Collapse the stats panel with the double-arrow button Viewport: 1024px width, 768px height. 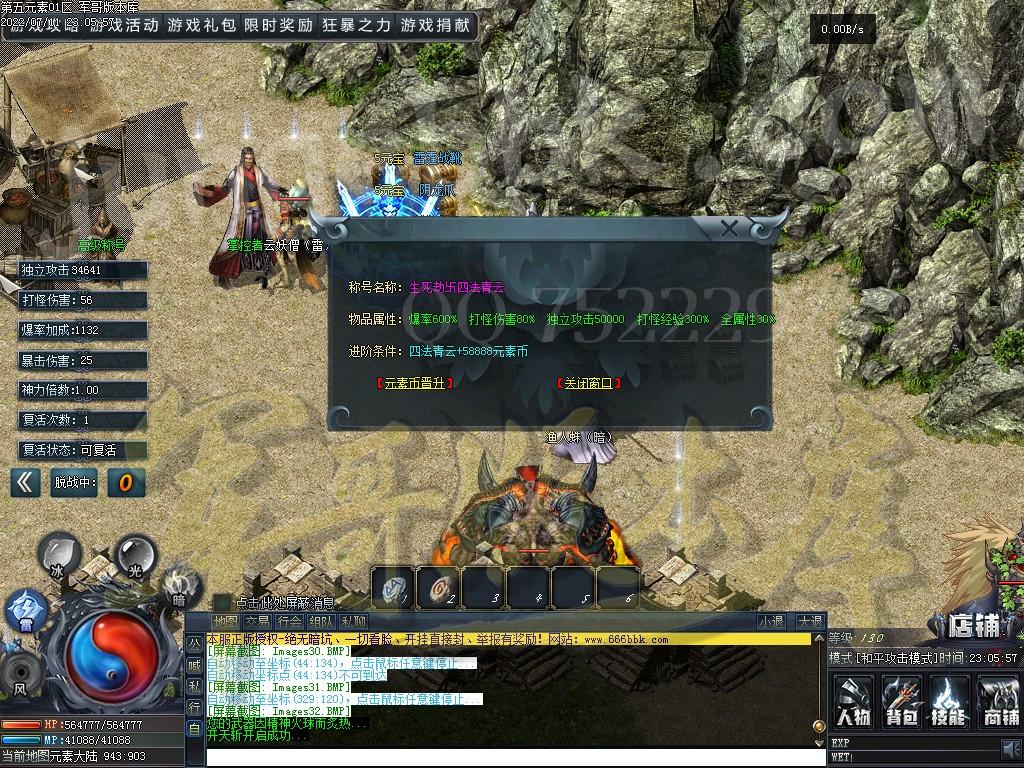pos(25,483)
